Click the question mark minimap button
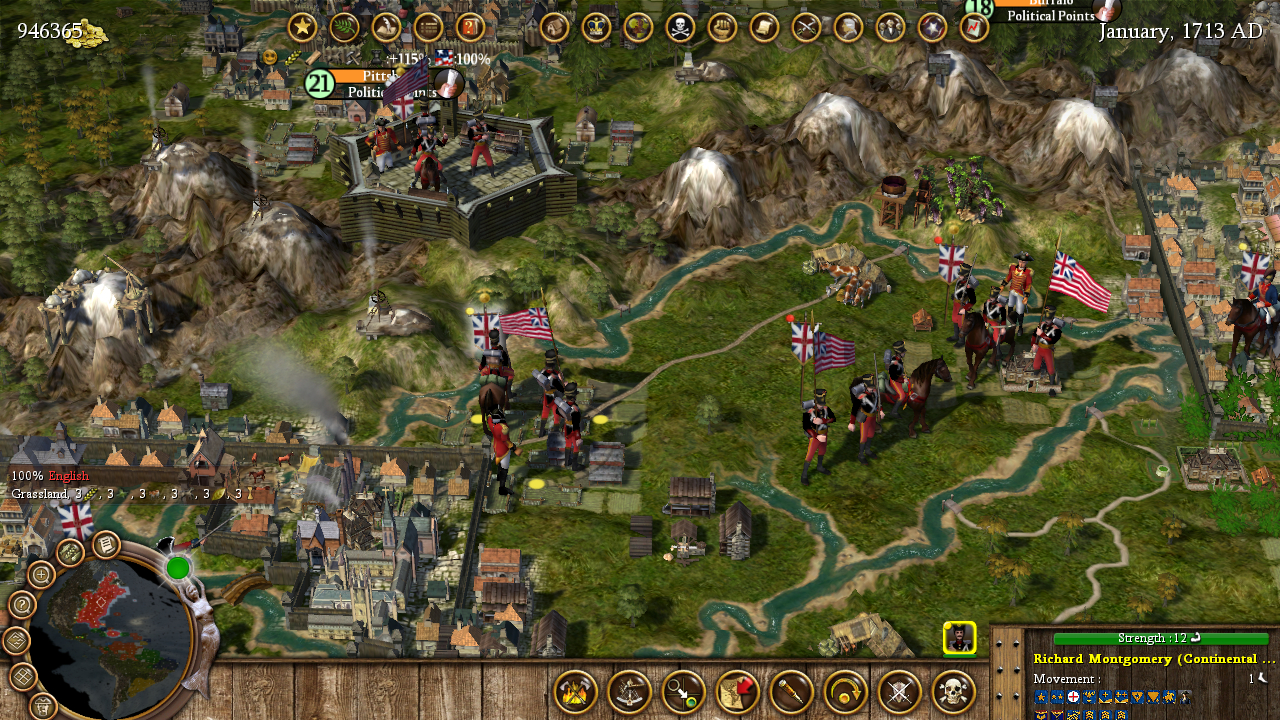 tap(22, 605)
